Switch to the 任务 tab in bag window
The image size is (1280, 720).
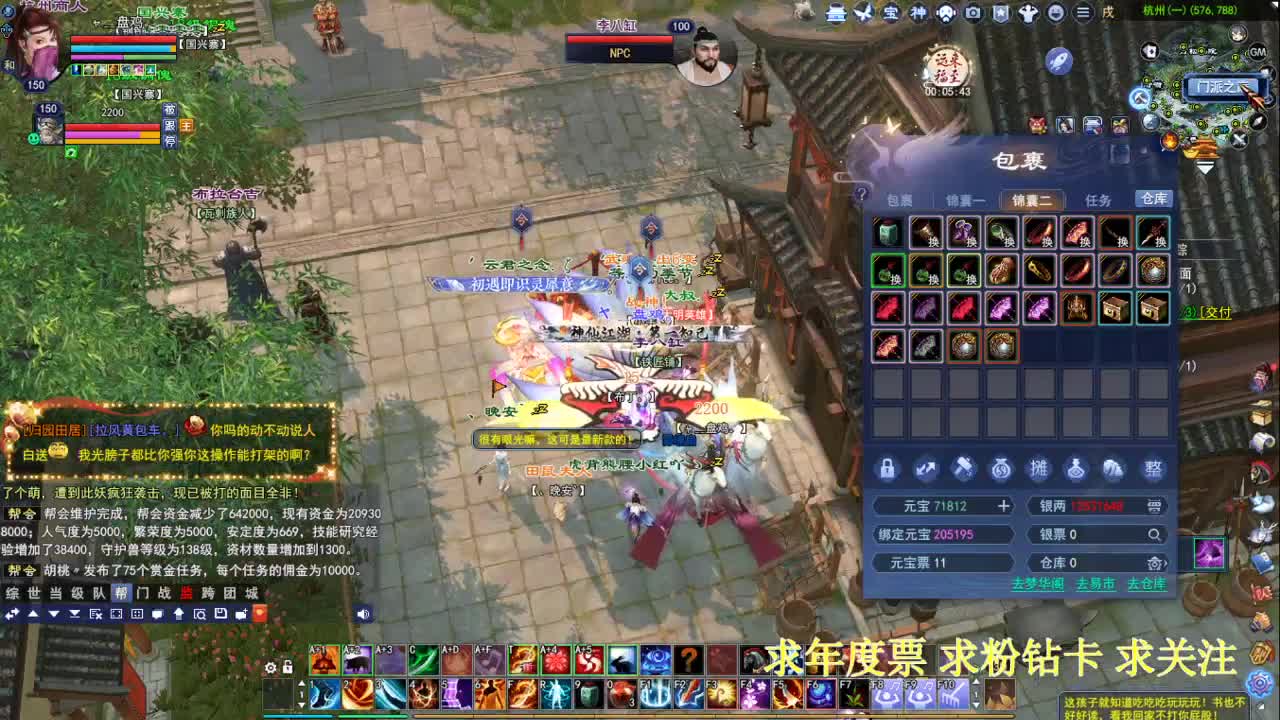pyautogui.click(x=1098, y=199)
